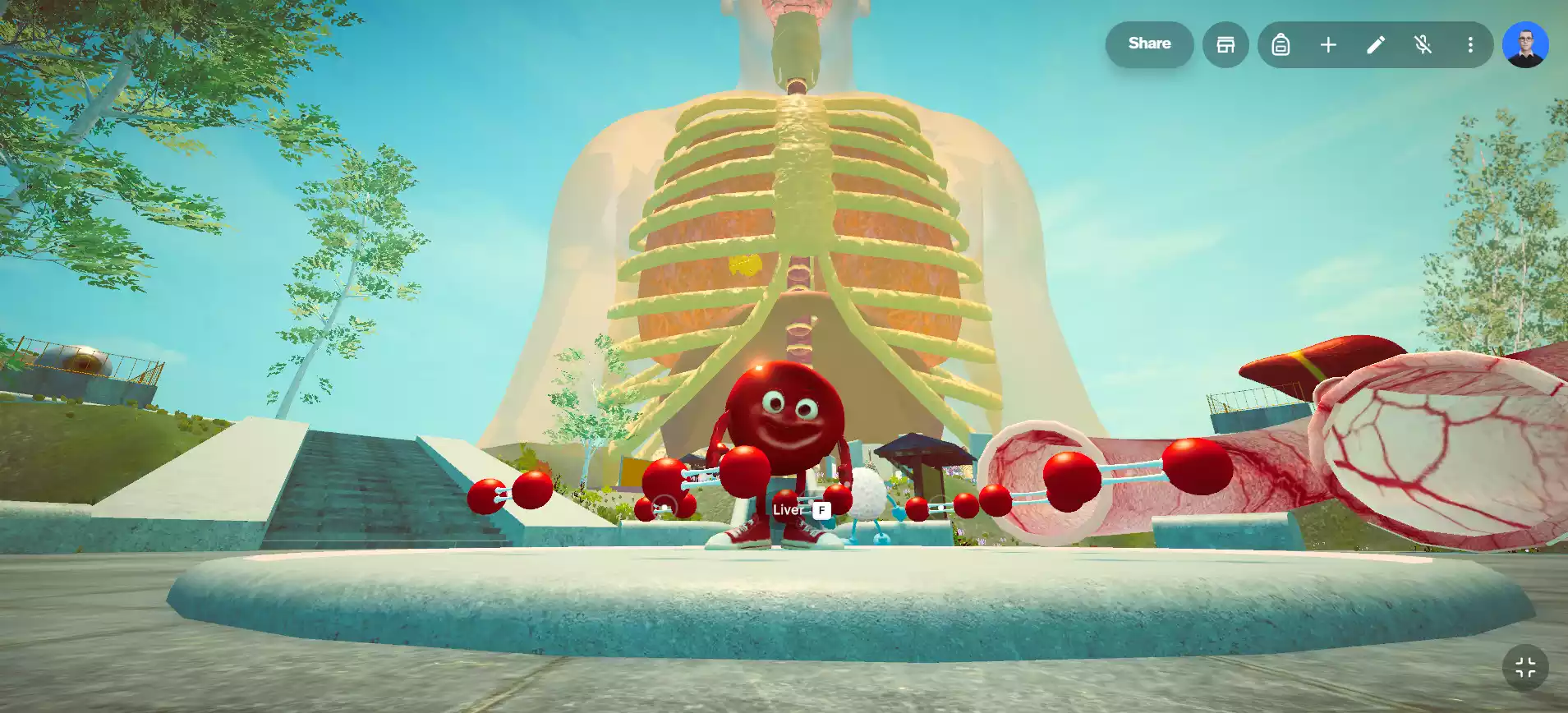1568x713 pixels.
Task: Open the three-dot more options menu
Action: (1470, 44)
